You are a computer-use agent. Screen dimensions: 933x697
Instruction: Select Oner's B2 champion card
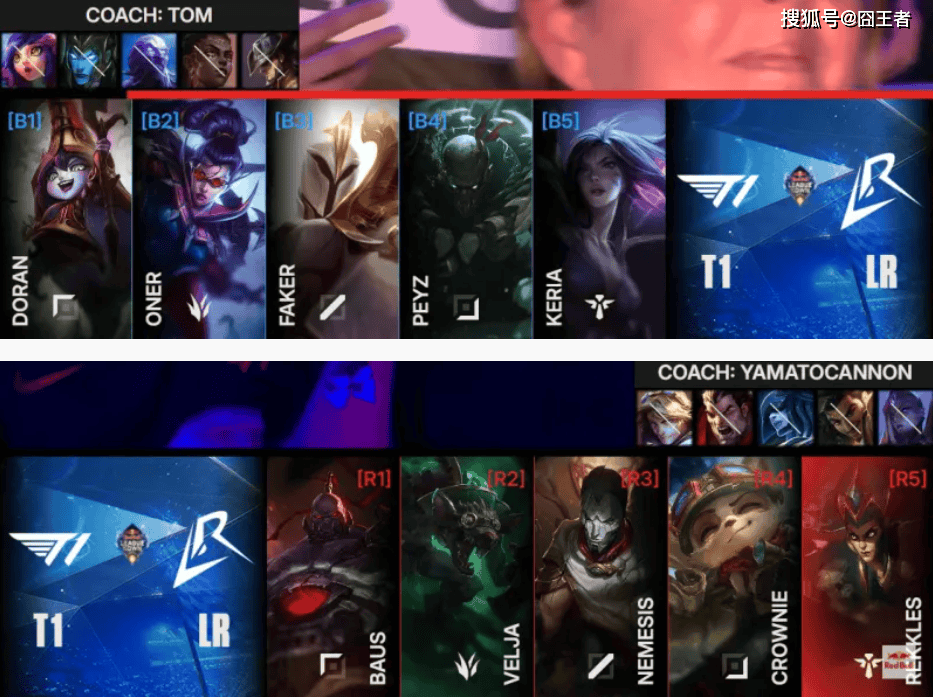199,218
